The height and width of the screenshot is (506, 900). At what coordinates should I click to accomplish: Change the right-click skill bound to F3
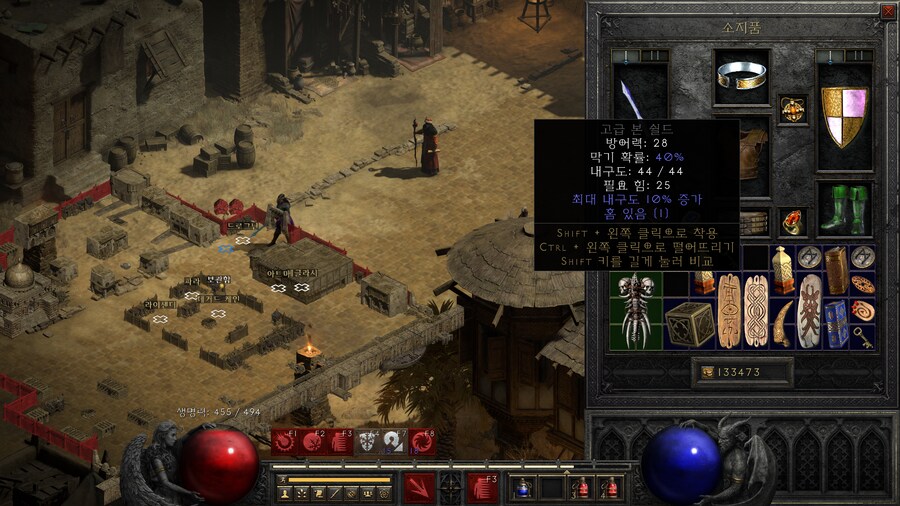pos(483,487)
